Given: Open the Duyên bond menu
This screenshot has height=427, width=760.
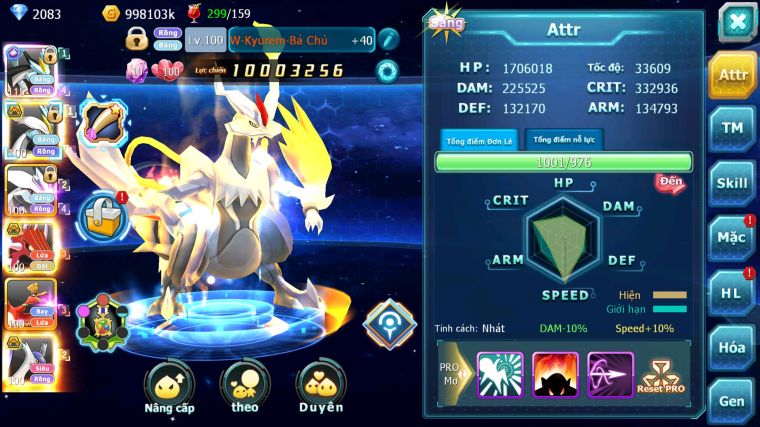Looking at the screenshot, I should [321, 388].
